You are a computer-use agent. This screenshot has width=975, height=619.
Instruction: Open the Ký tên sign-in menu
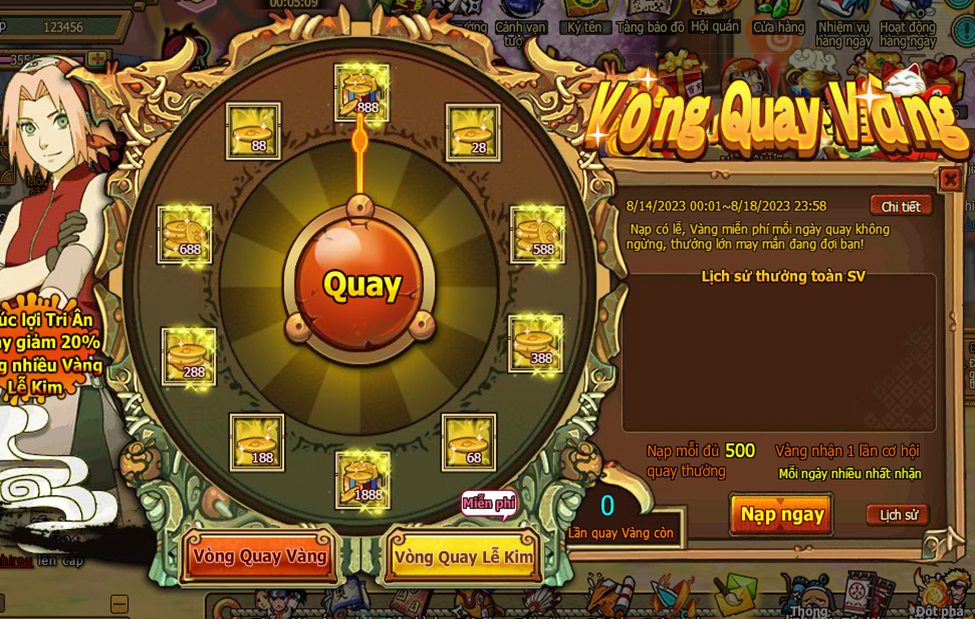click(x=584, y=26)
